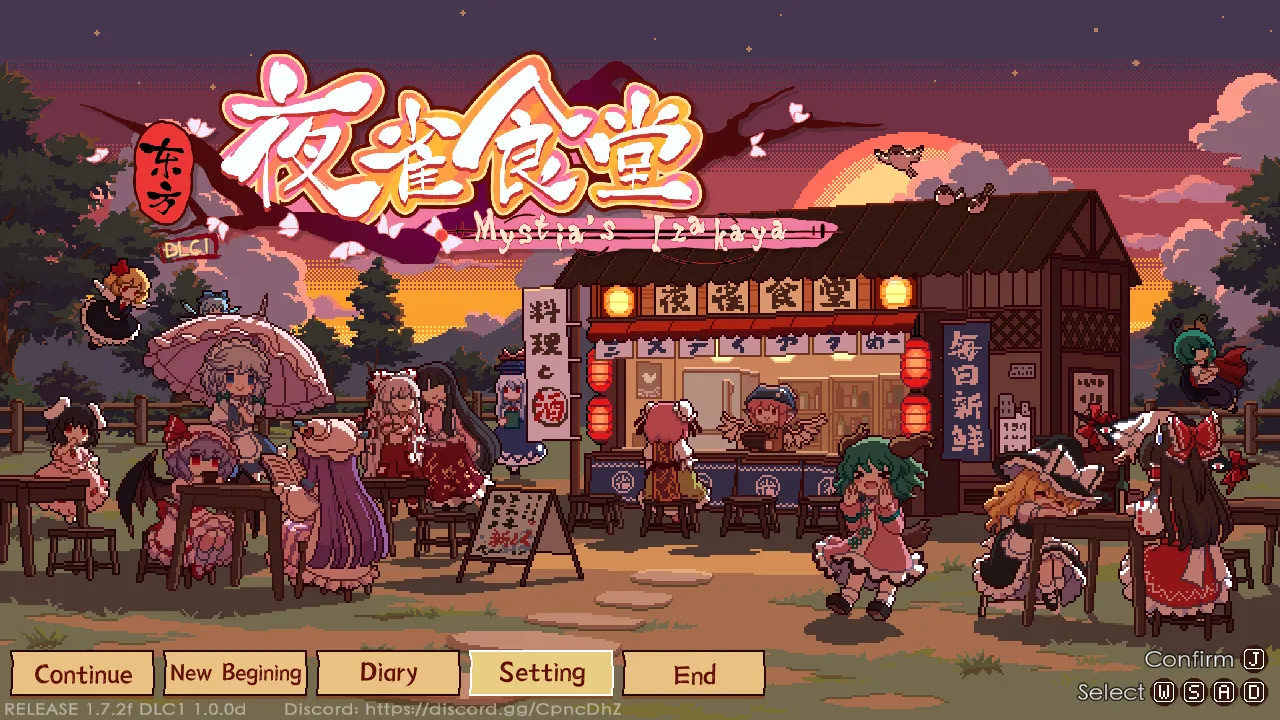
Task: Open the Diary menu
Action: pyautogui.click(x=390, y=673)
